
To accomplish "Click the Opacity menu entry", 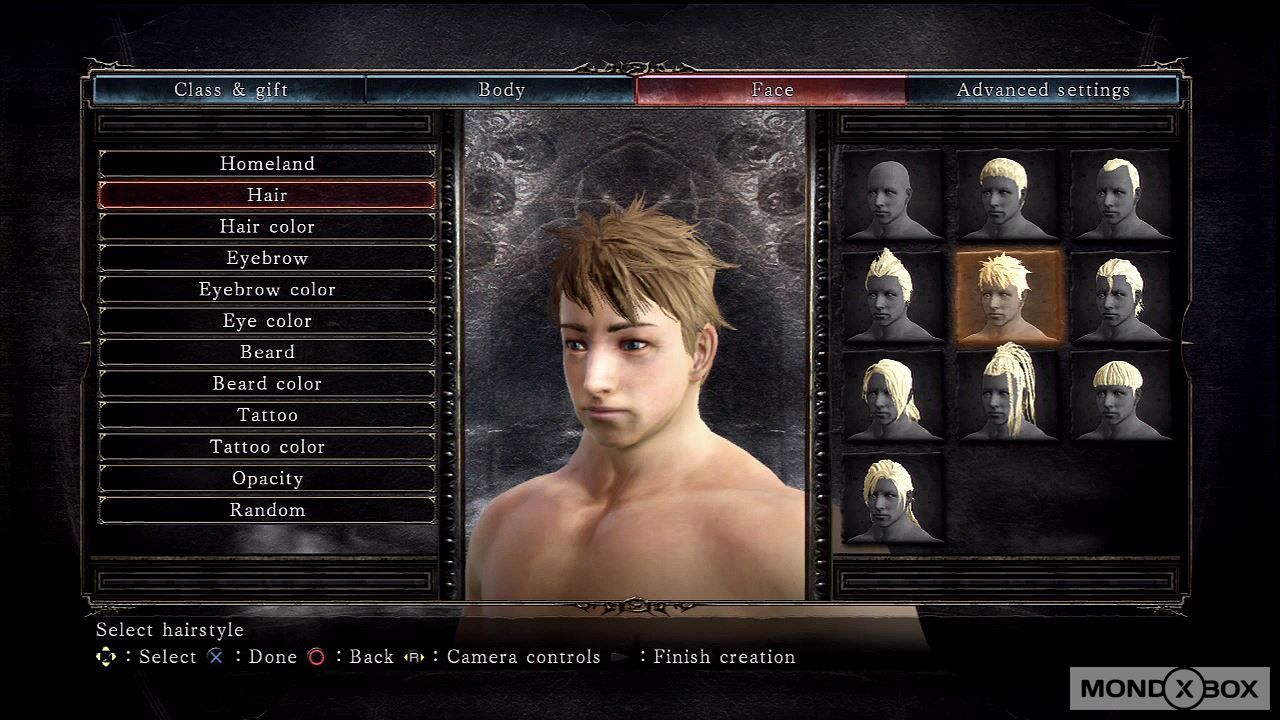I will [267, 478].
